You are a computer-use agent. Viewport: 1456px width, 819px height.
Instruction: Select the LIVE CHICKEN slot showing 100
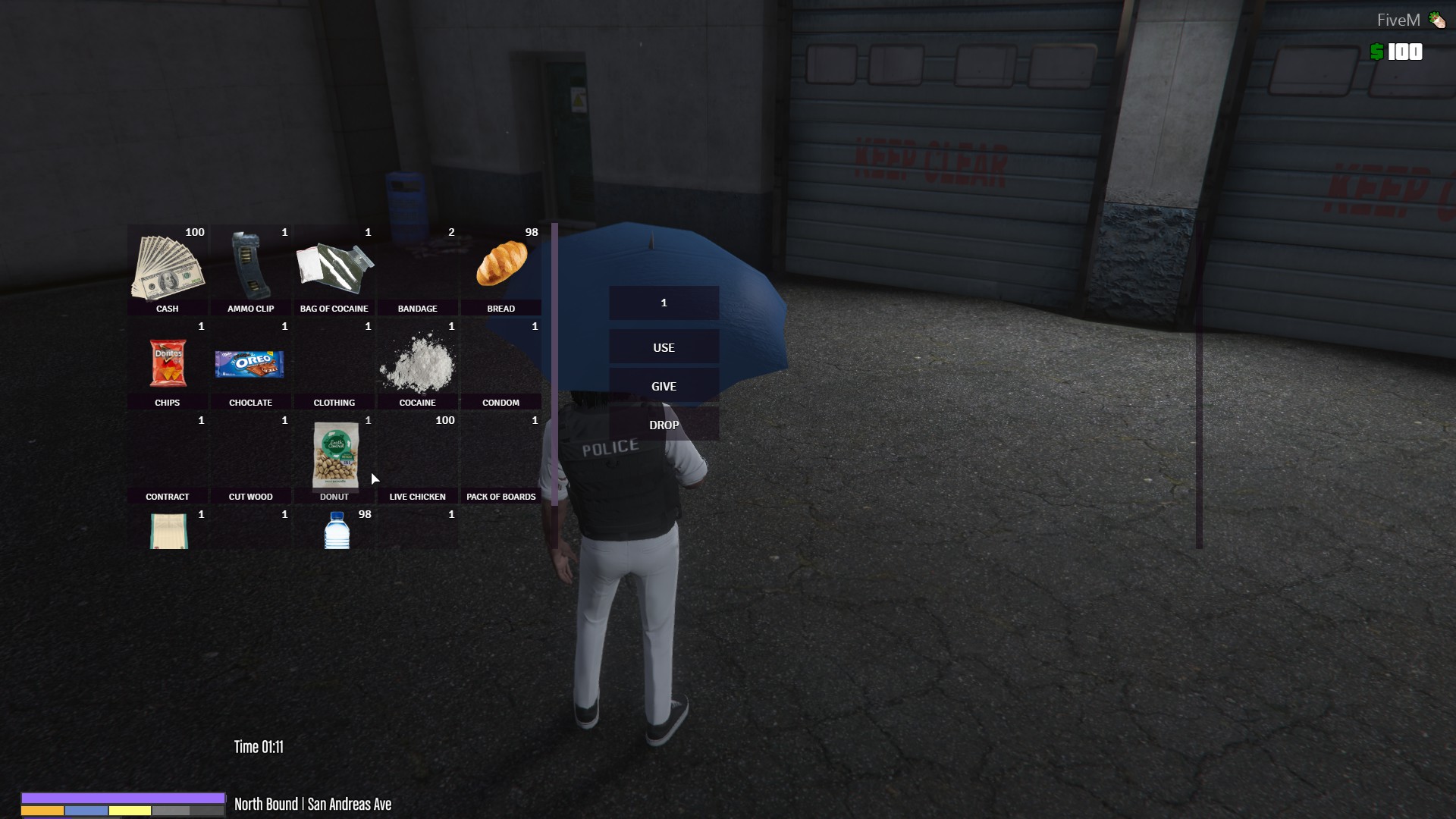418,455
